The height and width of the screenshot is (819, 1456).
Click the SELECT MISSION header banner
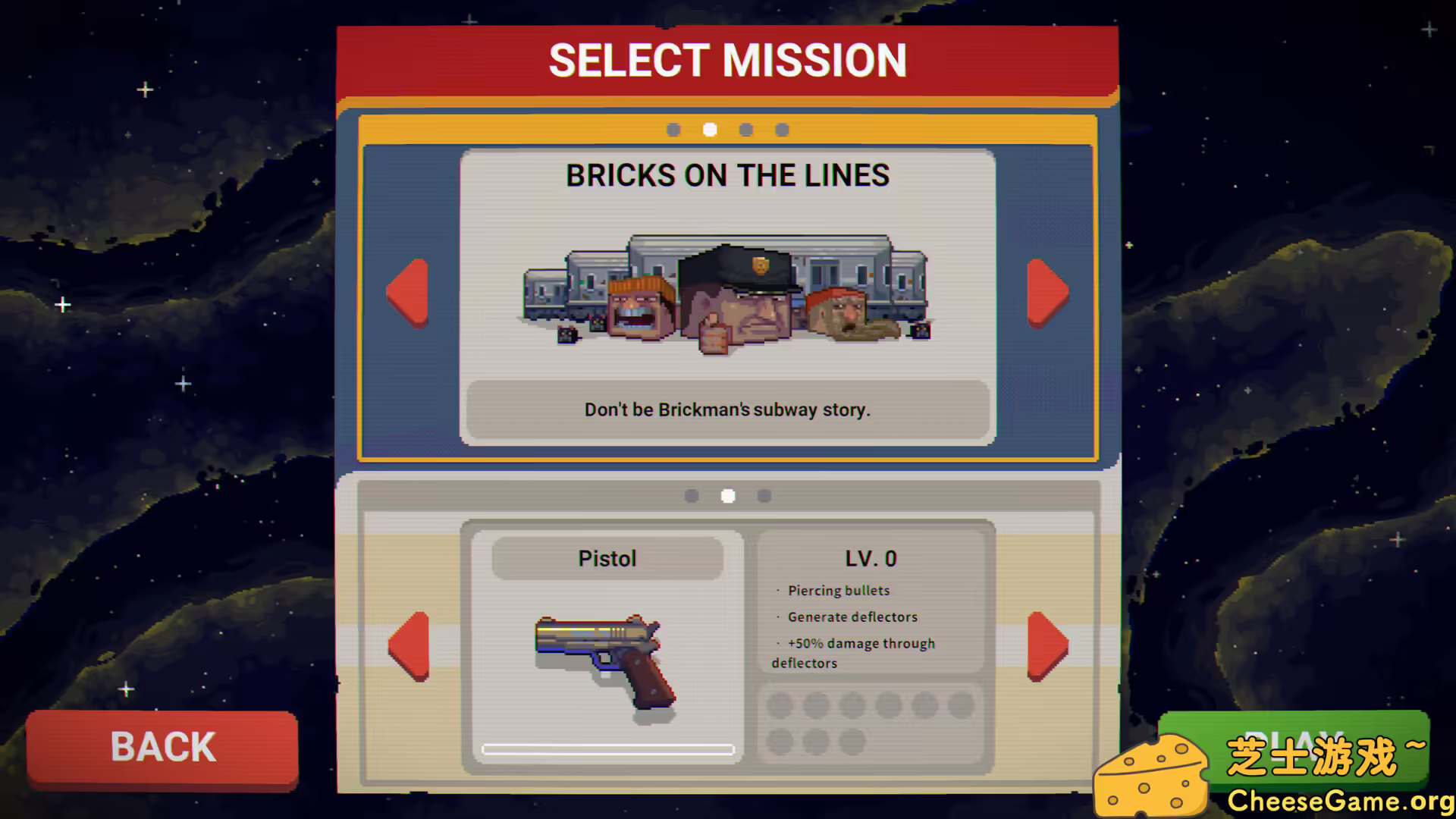click(727, 60)
